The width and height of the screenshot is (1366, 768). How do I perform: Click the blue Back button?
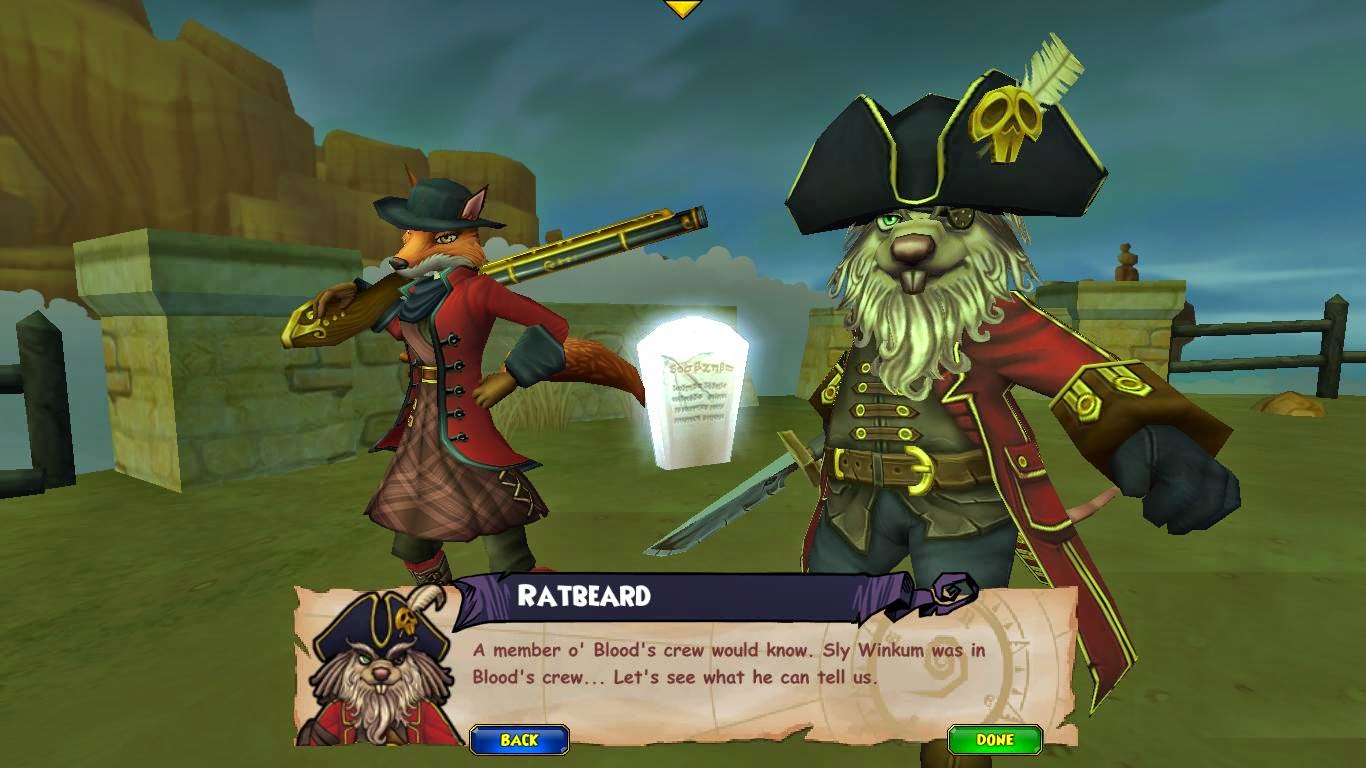[x=519, y=740]
